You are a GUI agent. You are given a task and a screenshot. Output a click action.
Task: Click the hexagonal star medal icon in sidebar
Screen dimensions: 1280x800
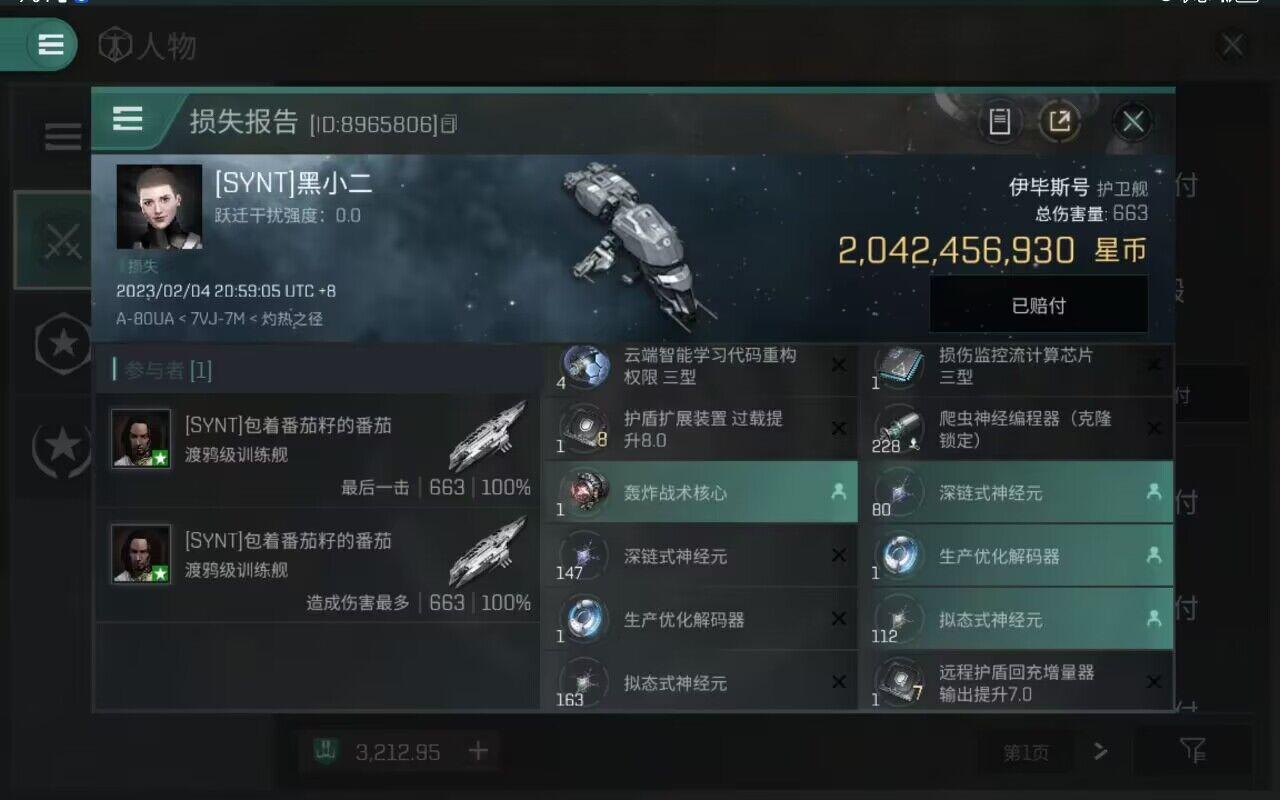(62, 343)
